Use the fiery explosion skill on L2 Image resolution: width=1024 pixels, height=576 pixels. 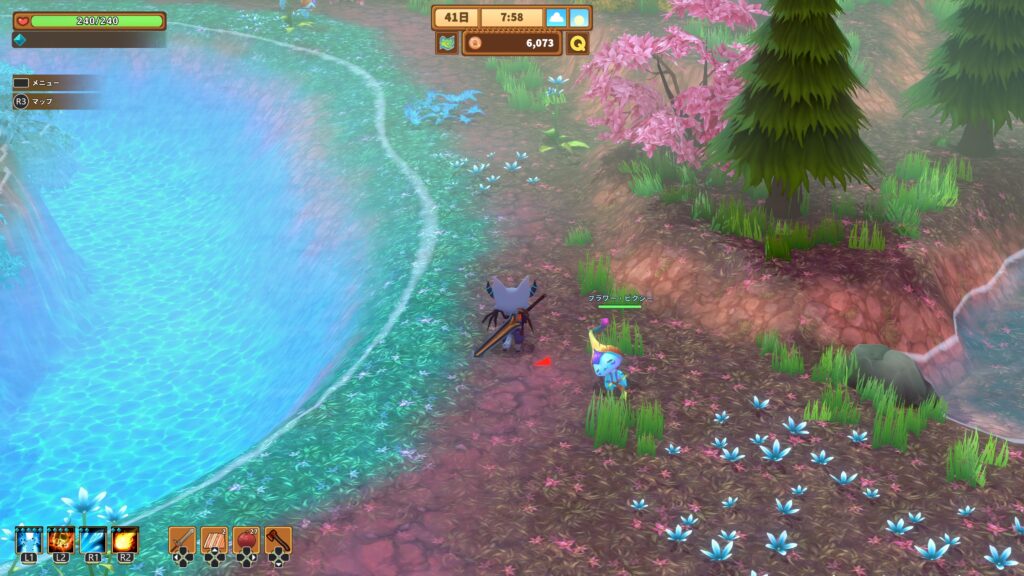60,541
